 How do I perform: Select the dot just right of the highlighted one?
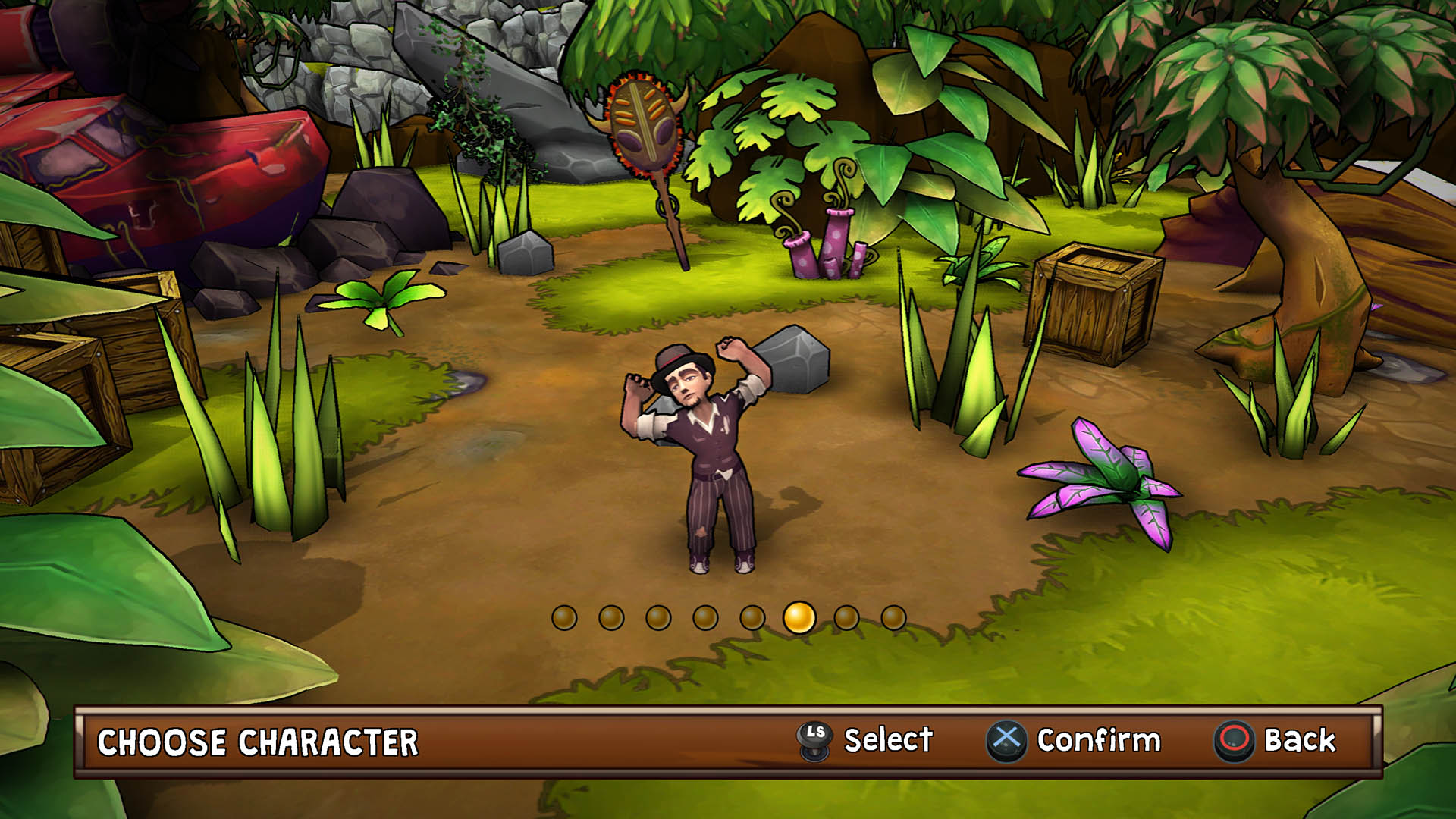point(846,618)
